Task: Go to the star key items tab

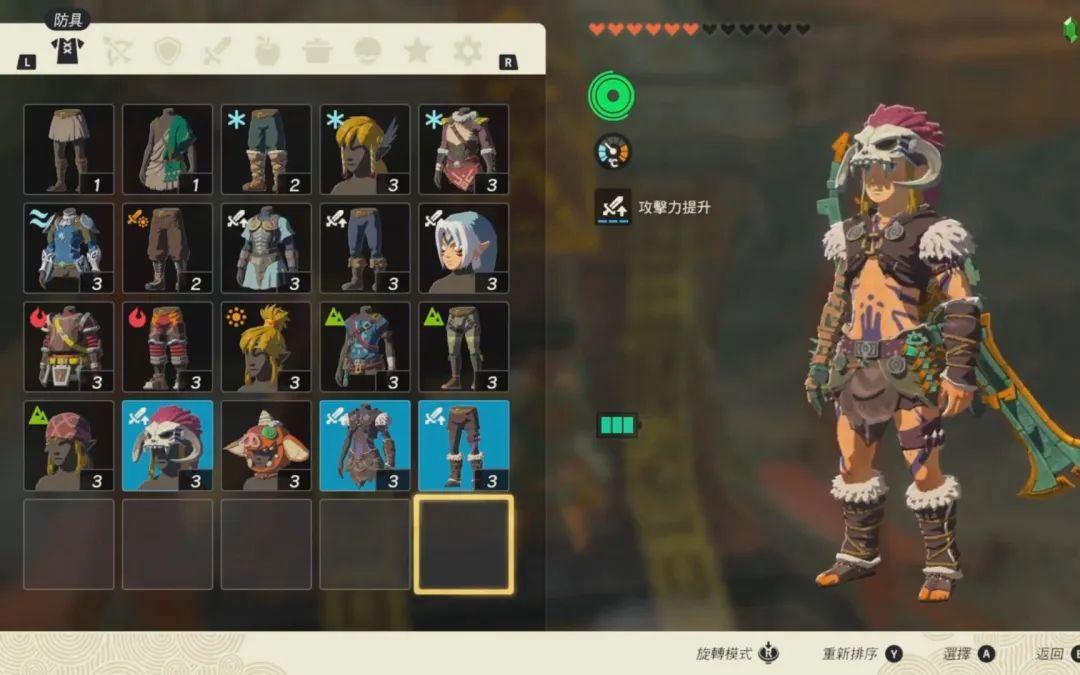Action: pyautogui.click(x=417, y=50)
